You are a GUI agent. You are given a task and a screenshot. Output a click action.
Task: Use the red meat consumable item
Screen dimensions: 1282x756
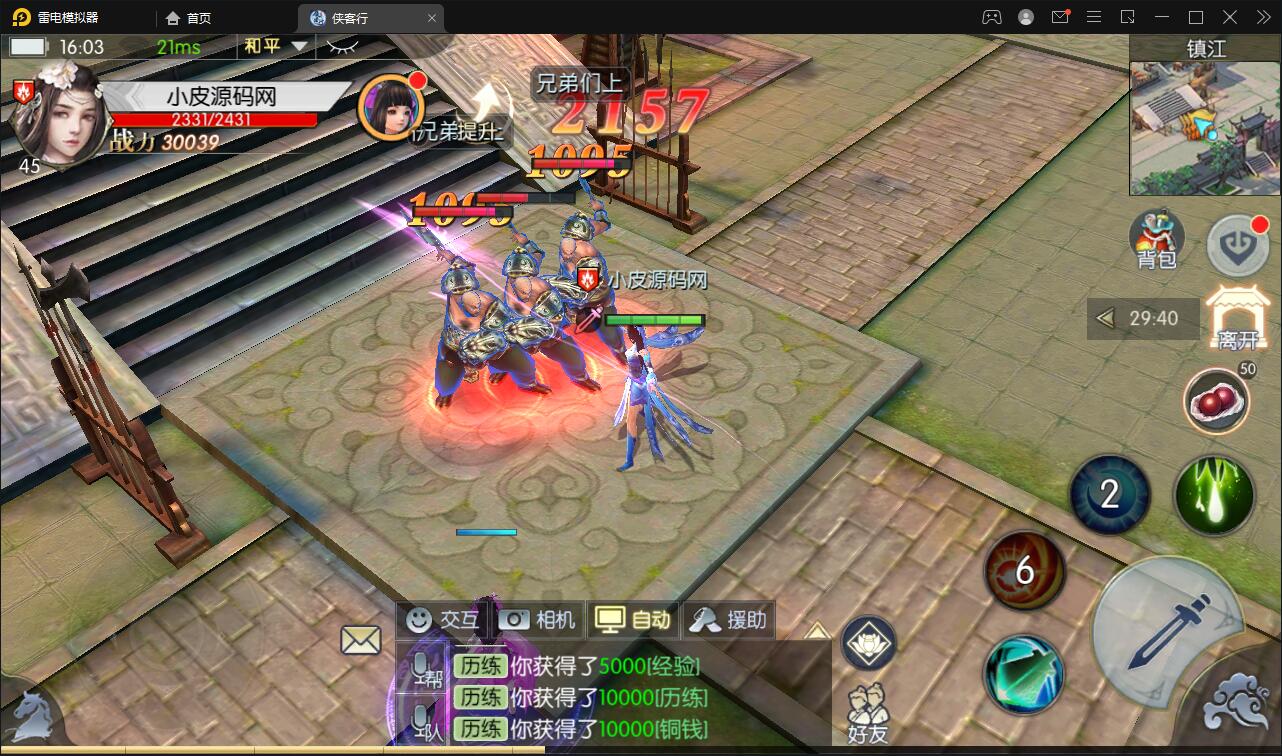(1217, 401)
